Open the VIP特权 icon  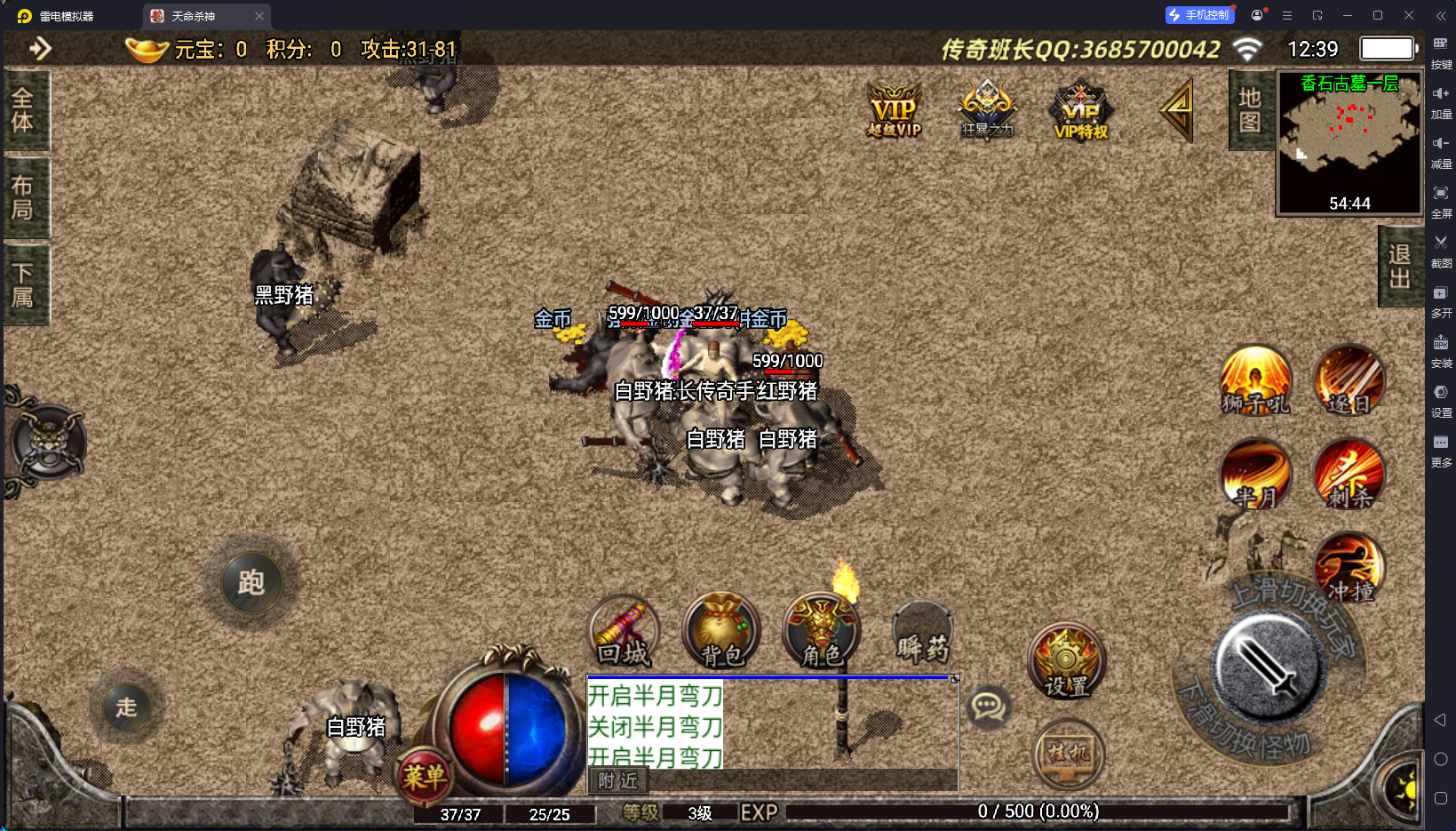pos(1080,111)
